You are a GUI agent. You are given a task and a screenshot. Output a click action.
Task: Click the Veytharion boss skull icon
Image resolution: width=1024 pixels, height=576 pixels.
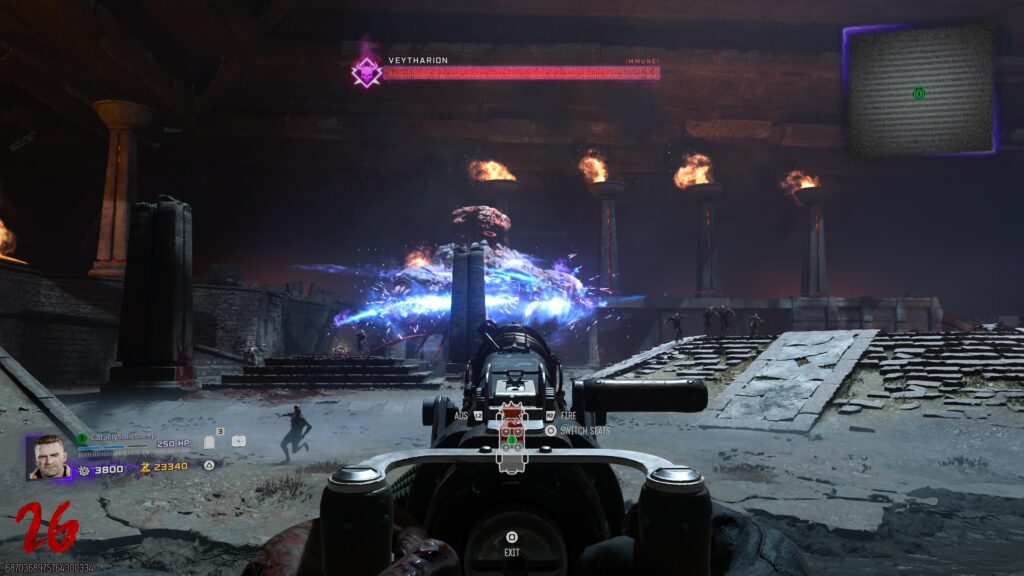367,71
